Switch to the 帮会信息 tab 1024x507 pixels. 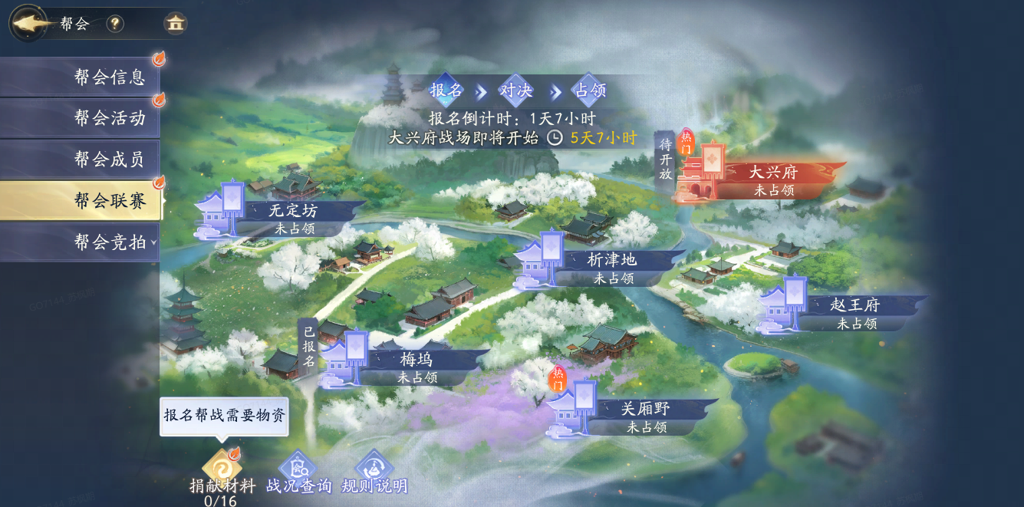pyautogui.click(x=80, y=77)
